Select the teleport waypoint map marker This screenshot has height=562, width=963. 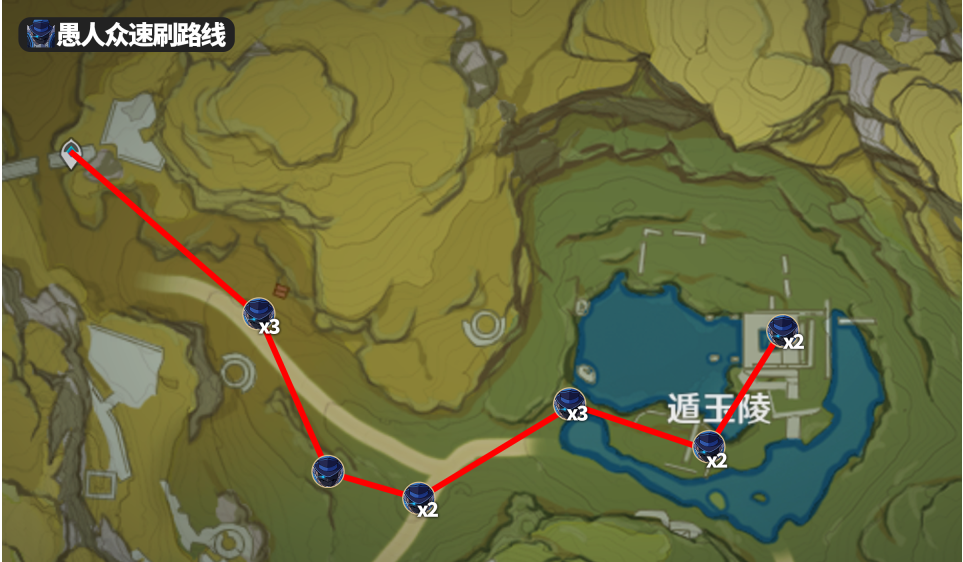[x=71, y=154]
